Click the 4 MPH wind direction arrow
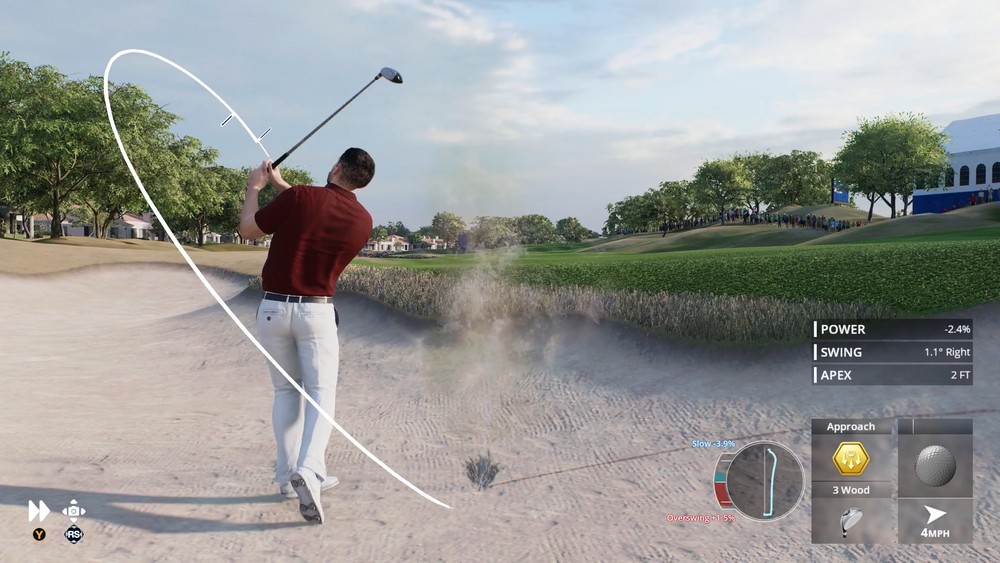The width and height of the screenshot is (1000, 563). (x=935, y=514)
